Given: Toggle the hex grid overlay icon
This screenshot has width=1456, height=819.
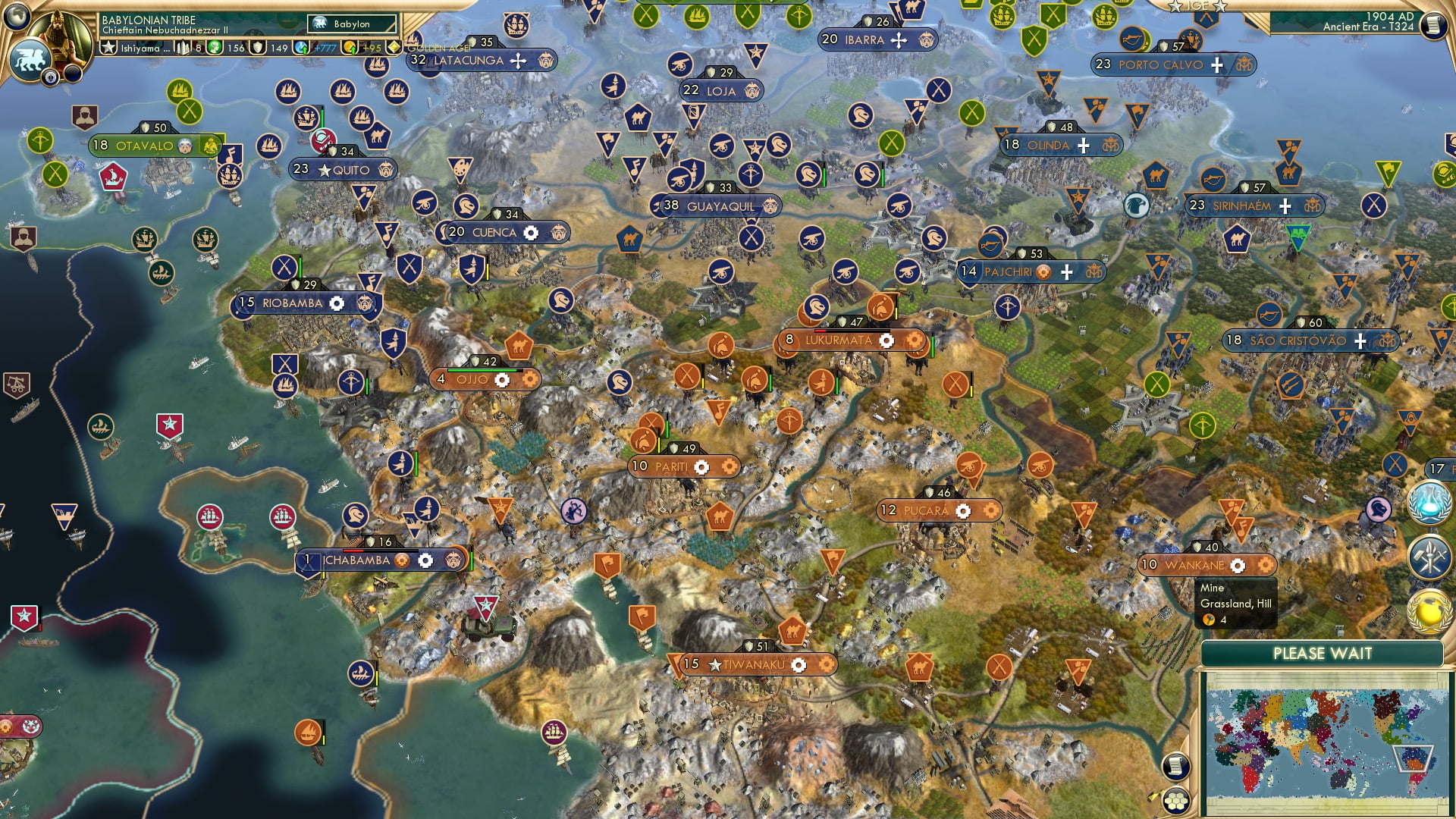Looking at the screenshot, I should click(x=1176, y=800).
